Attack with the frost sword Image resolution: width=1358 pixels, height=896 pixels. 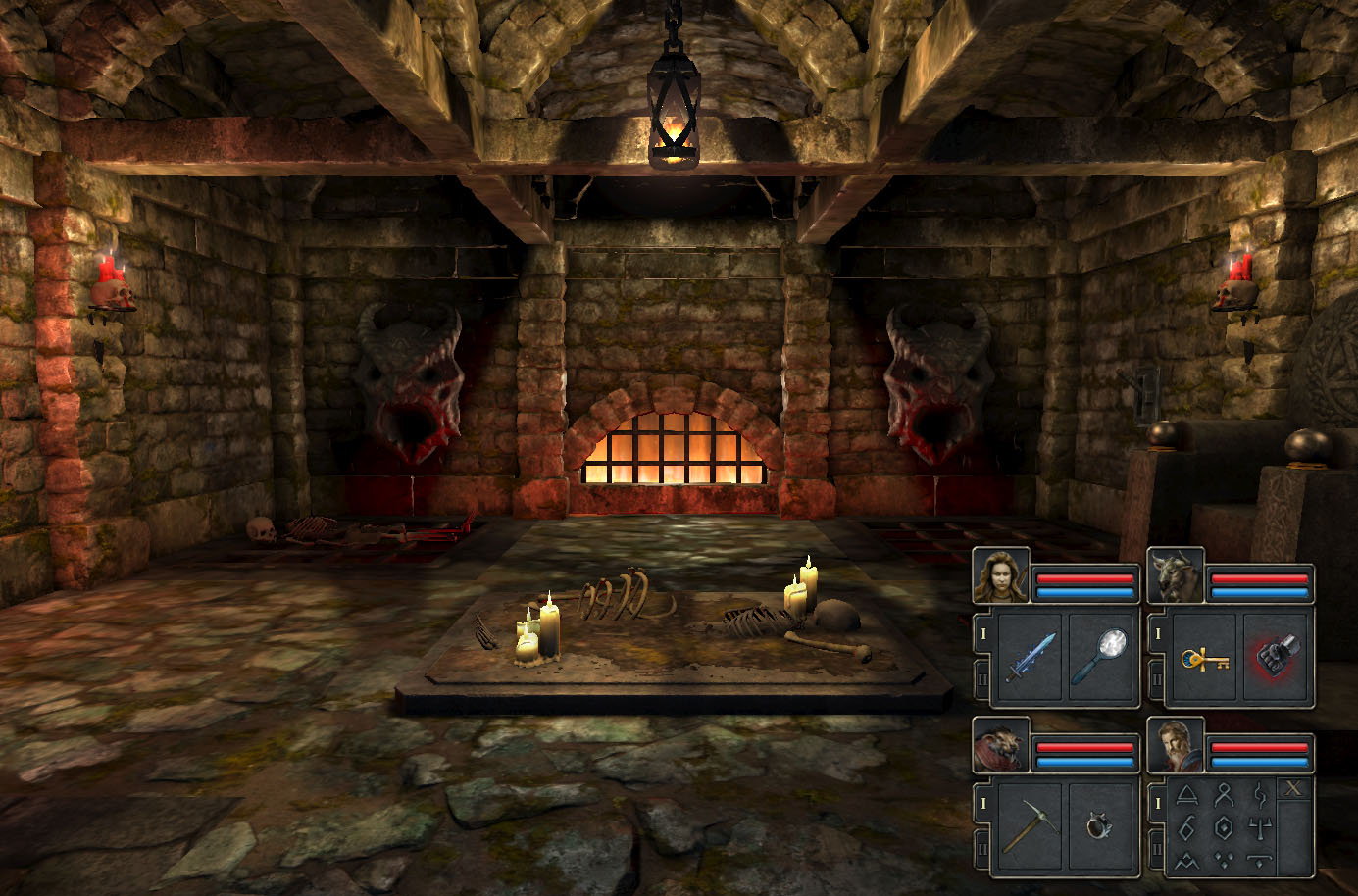(x=1031, y=657)
